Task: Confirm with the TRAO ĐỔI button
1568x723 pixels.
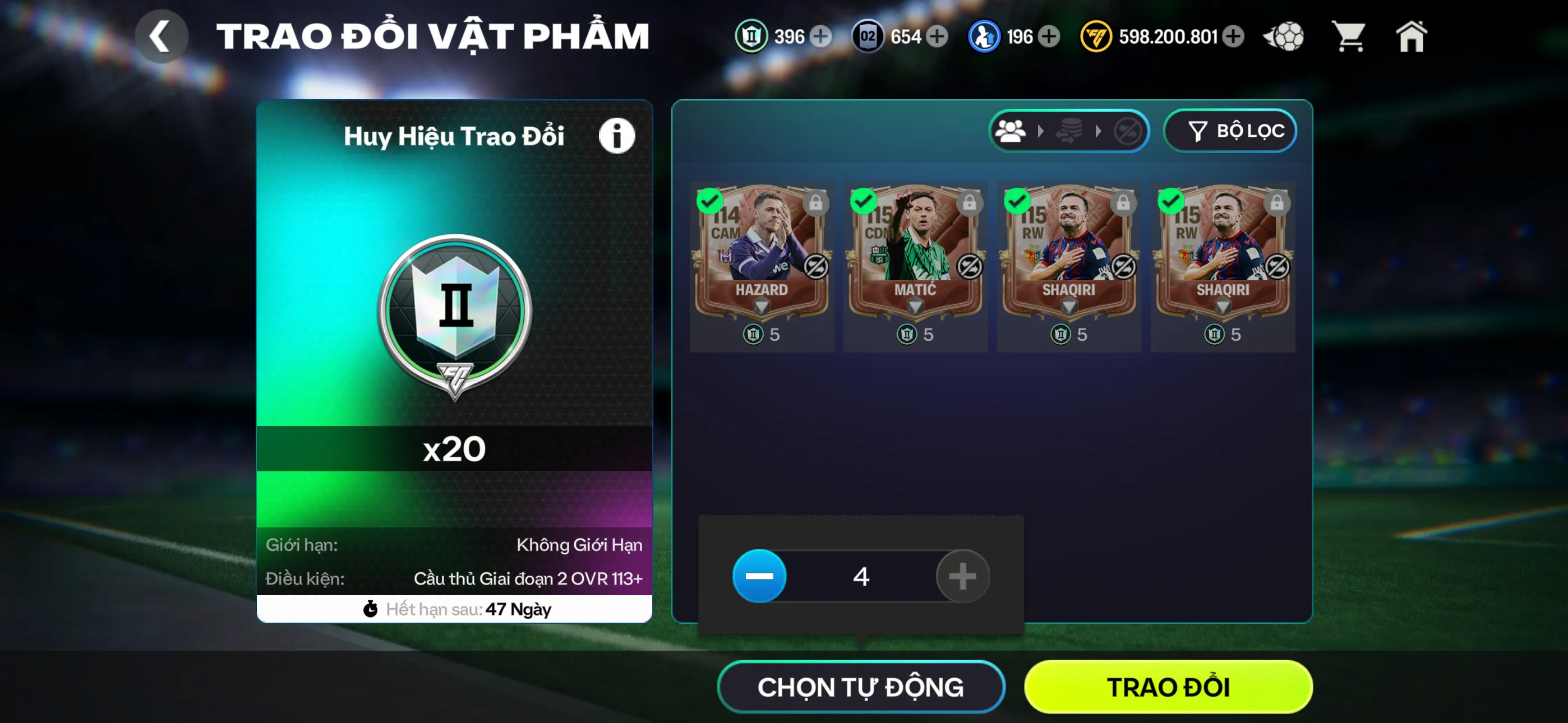Action: click(1168, 687)
